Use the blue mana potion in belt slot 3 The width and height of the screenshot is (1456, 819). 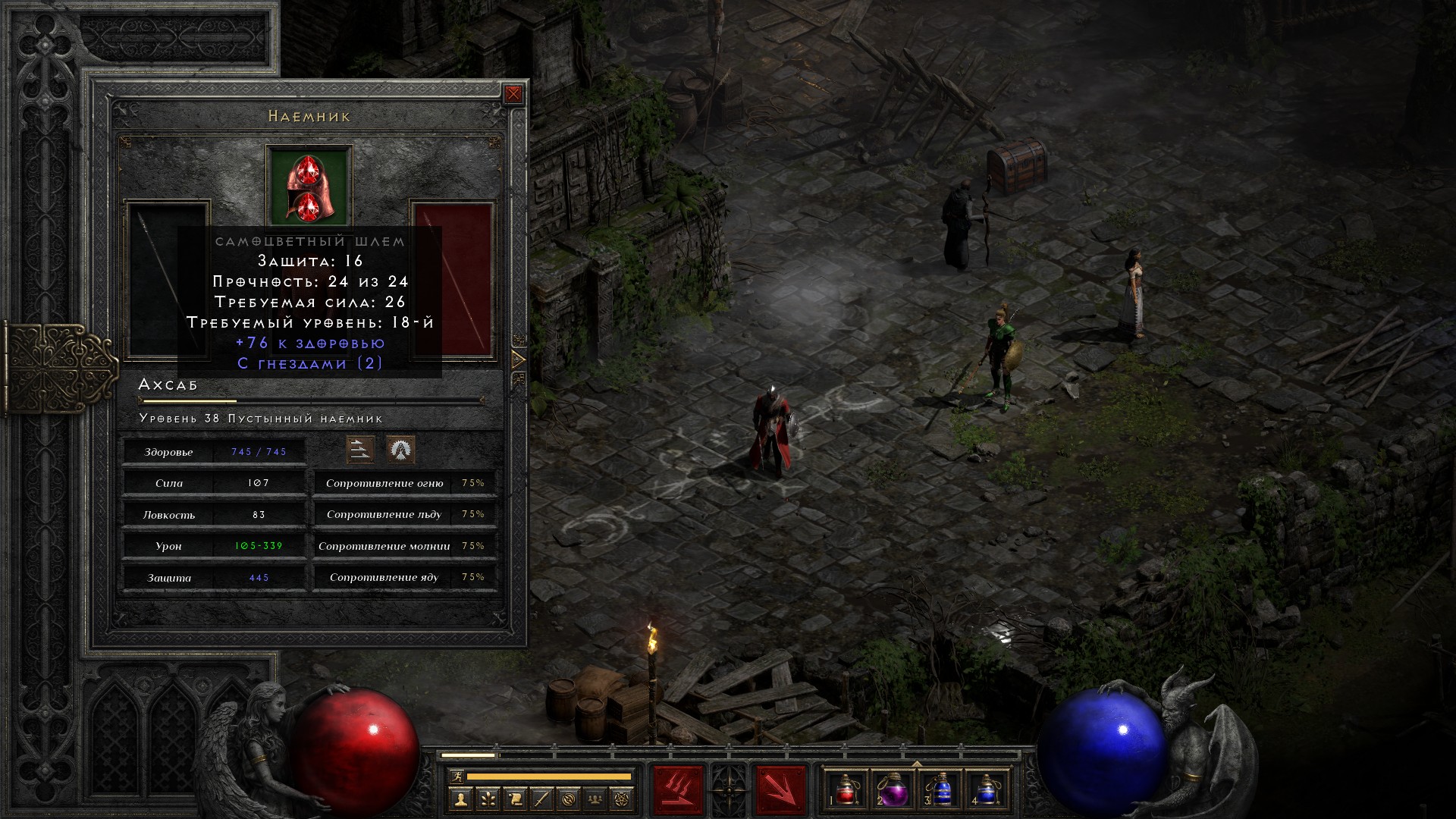(x=940, y=789)
